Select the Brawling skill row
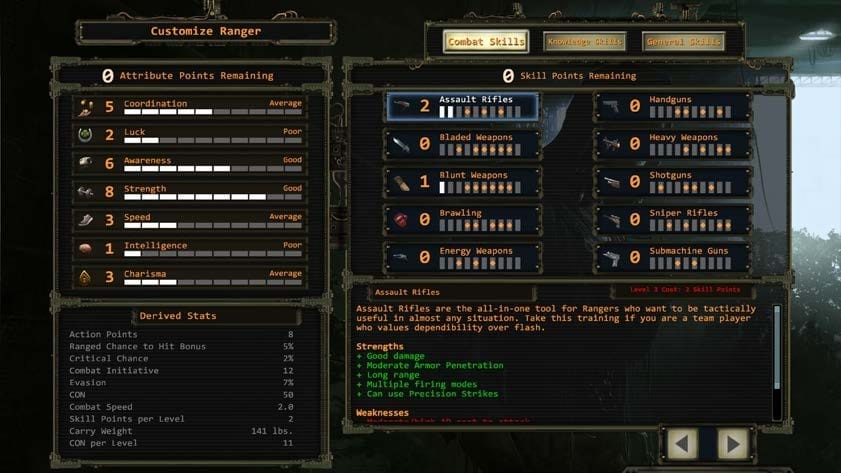Image resolution: width=841 pixels, height=473 pixels. click(463, 219)
